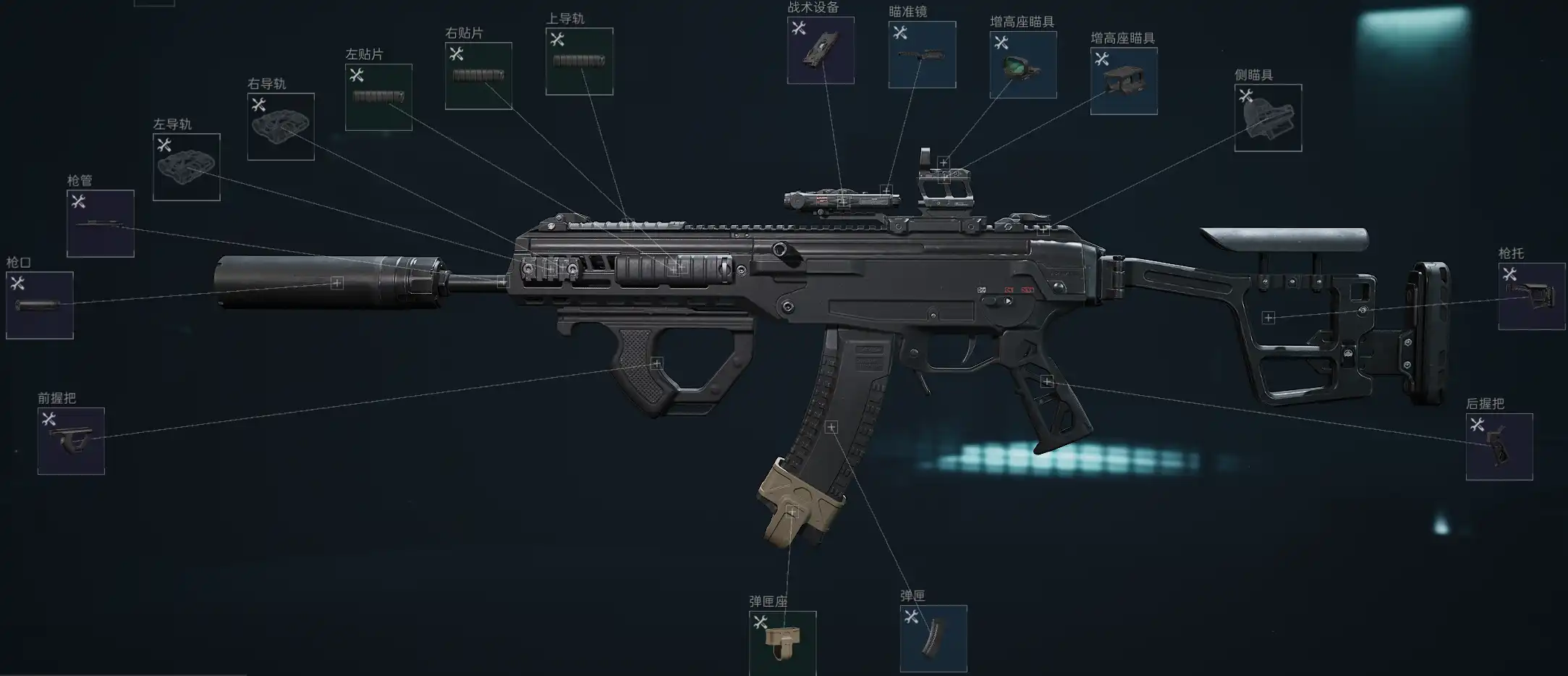Select the 右导轨 right rail slot
Viewport: 1568px width, 676px height.
(x=281, y=127)
